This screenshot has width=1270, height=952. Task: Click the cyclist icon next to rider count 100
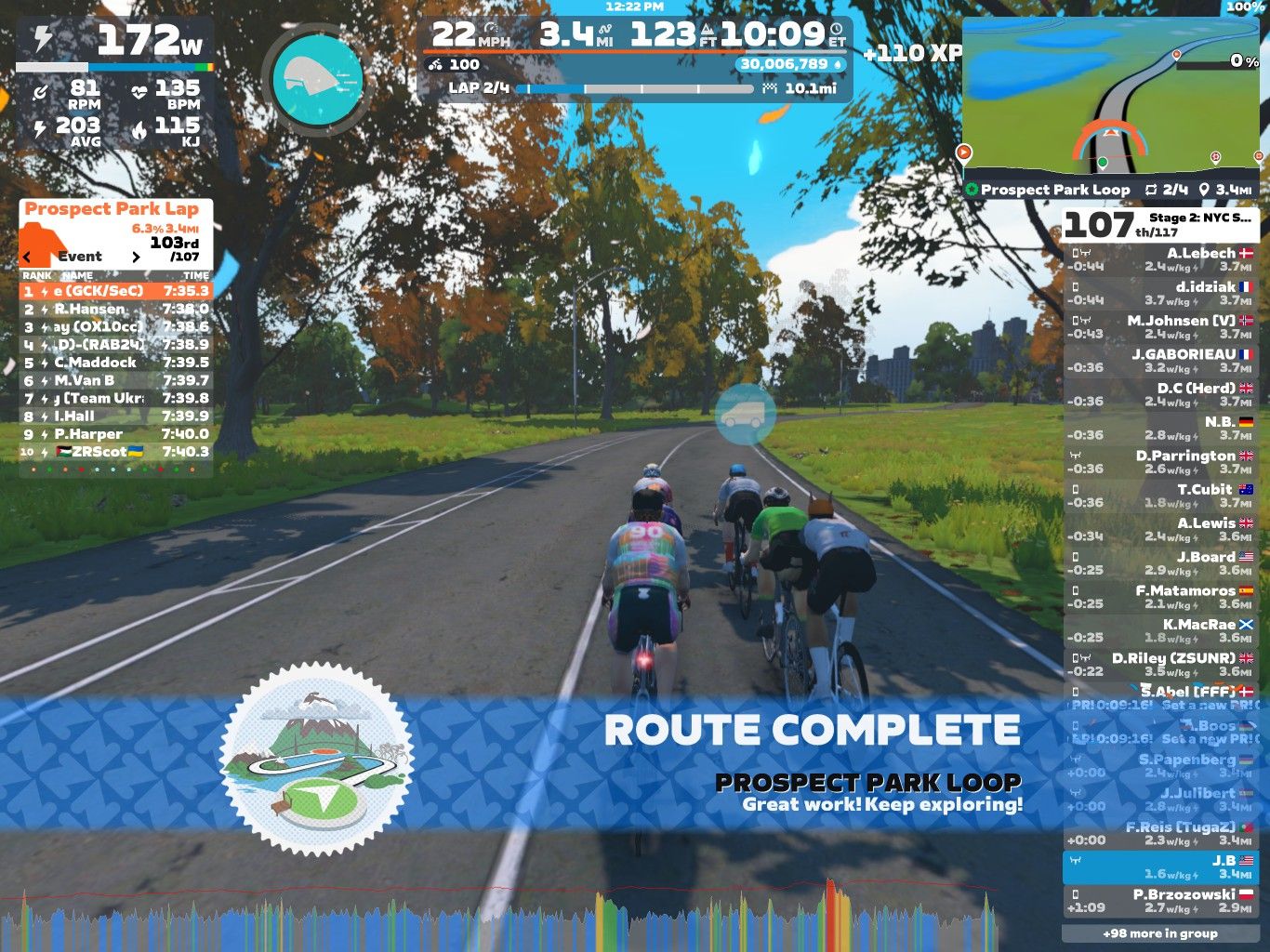tap(433, 65)
